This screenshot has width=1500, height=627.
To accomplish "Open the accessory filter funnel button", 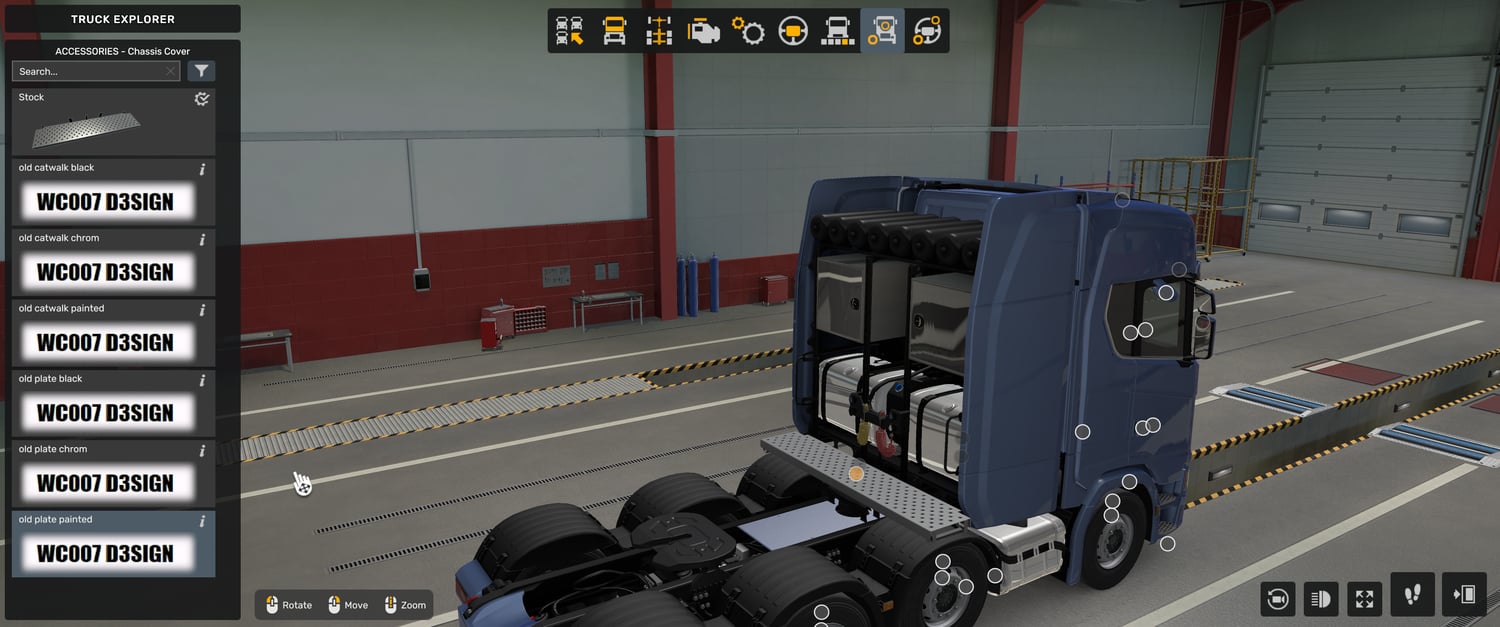I will click(202, 71).
